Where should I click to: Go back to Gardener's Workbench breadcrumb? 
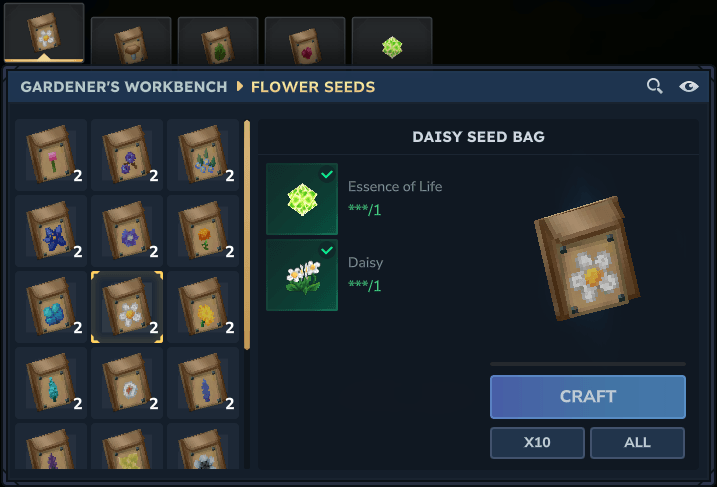click(123, 87)
